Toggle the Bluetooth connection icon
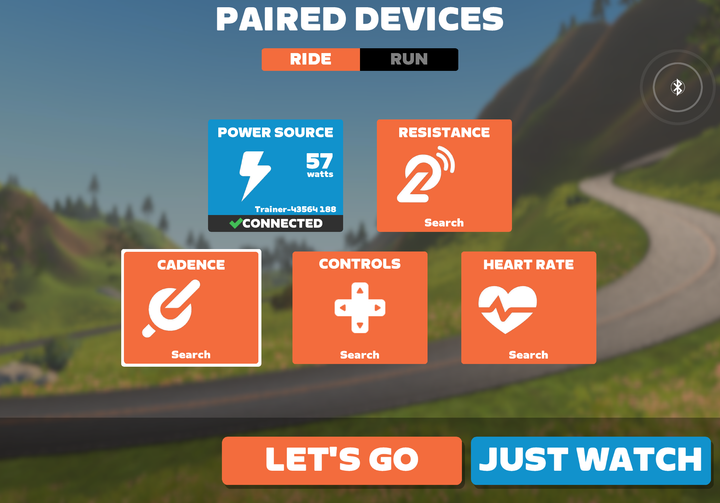The height and width of the screenshot is (503, 720). 677,88
